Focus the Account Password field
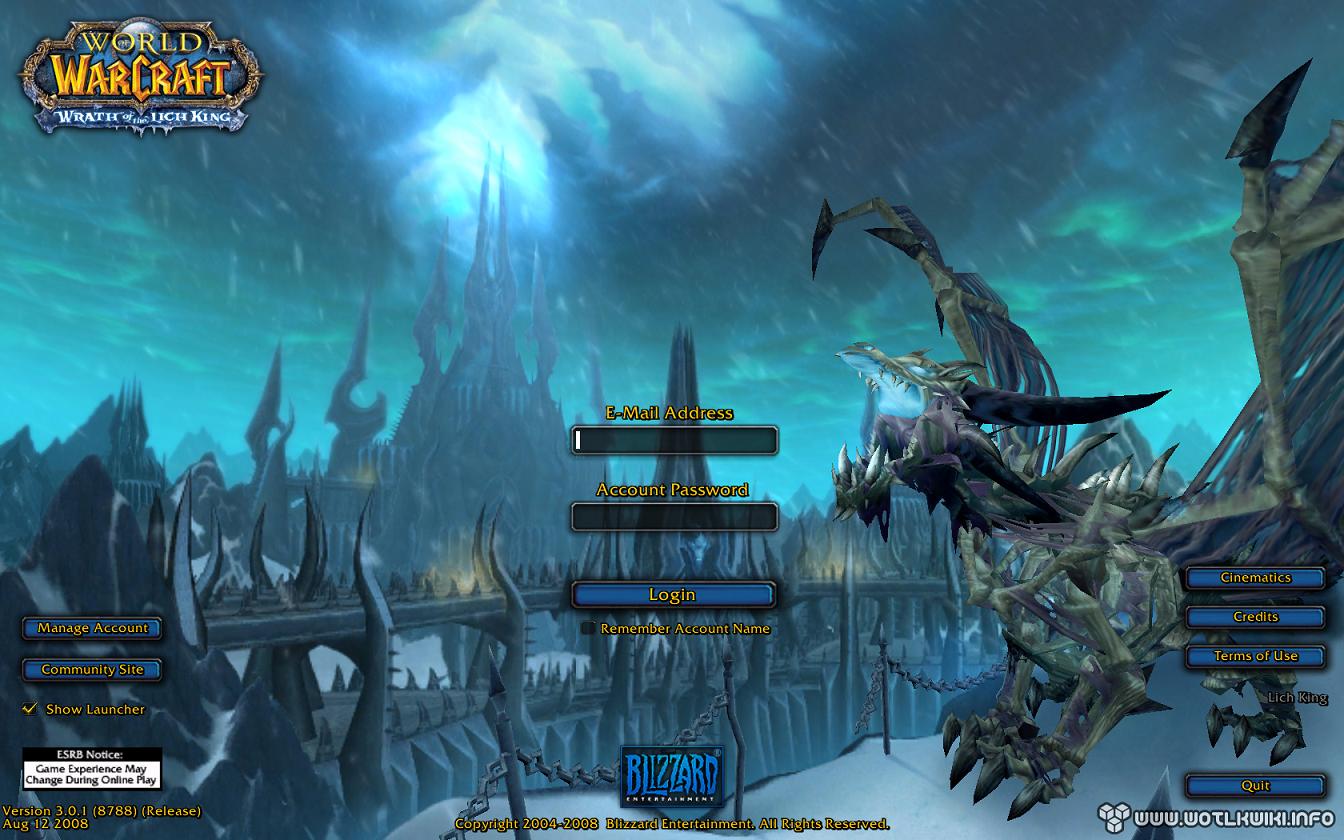This screenshot has width=1344, height=840. (x=674, y=516)
